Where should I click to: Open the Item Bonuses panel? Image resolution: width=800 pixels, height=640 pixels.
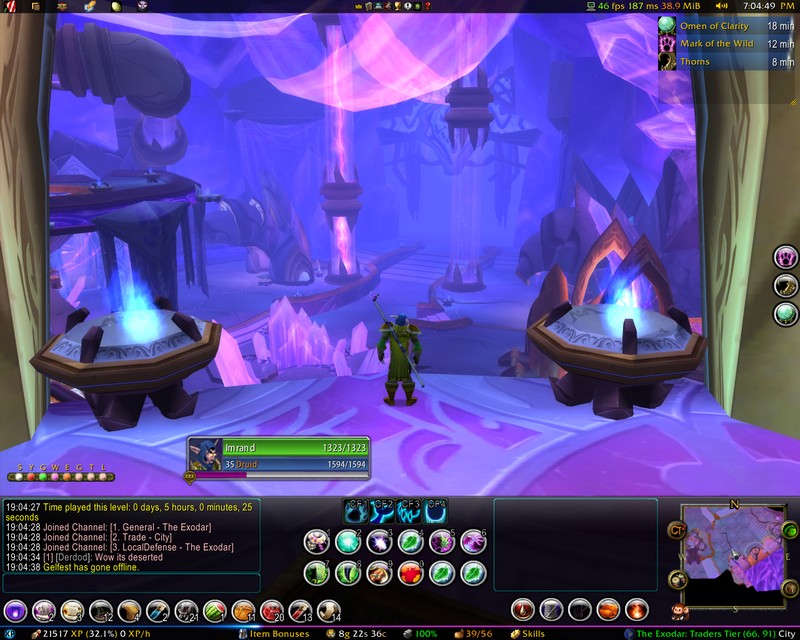pyautogui.click(x=274, y=634)
